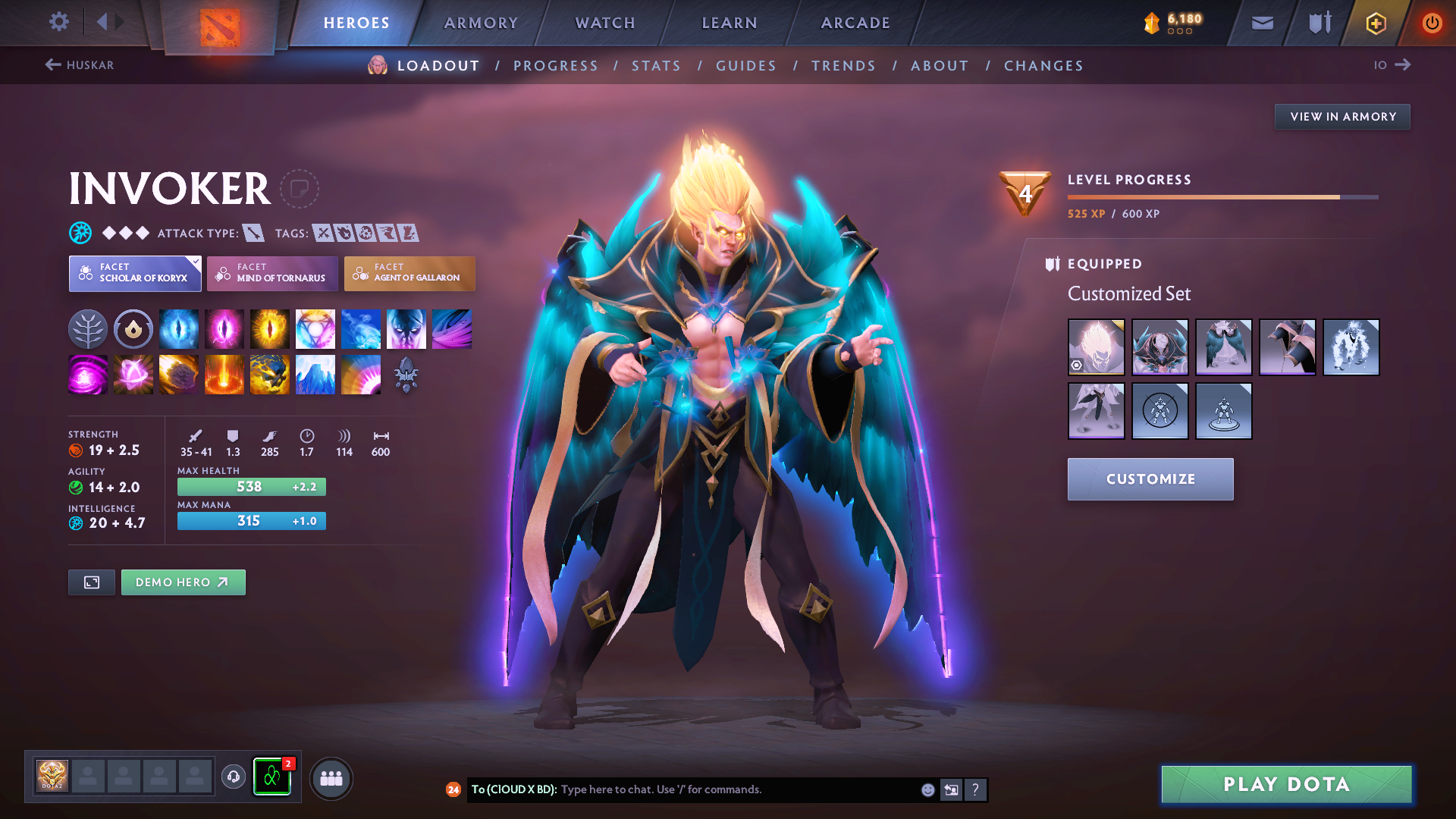
Task: Click the Chaos Meteor ability icon
Action: pyautogui.click(x=179, y=374)
